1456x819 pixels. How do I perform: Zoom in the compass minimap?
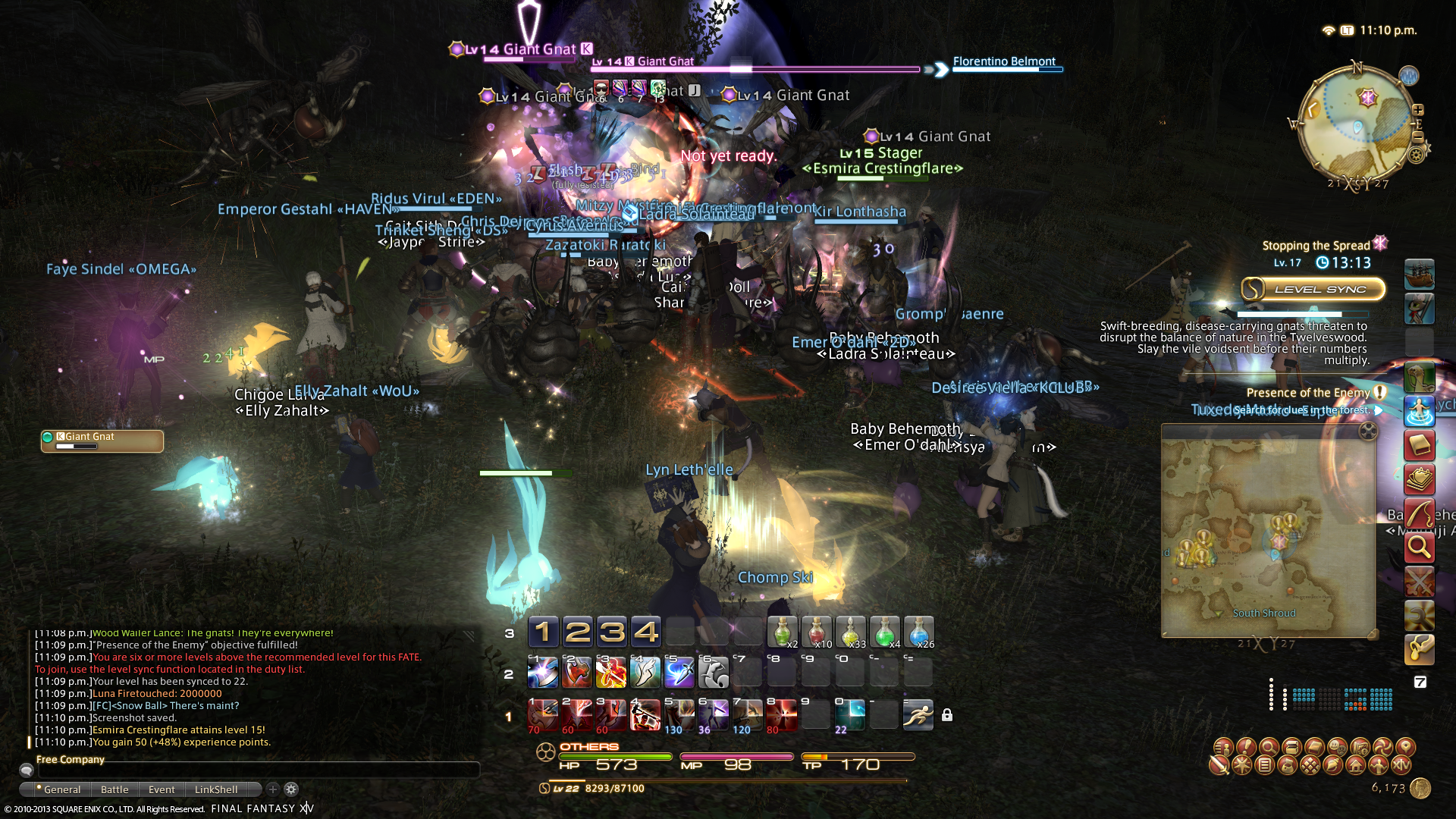[1417, 110]
